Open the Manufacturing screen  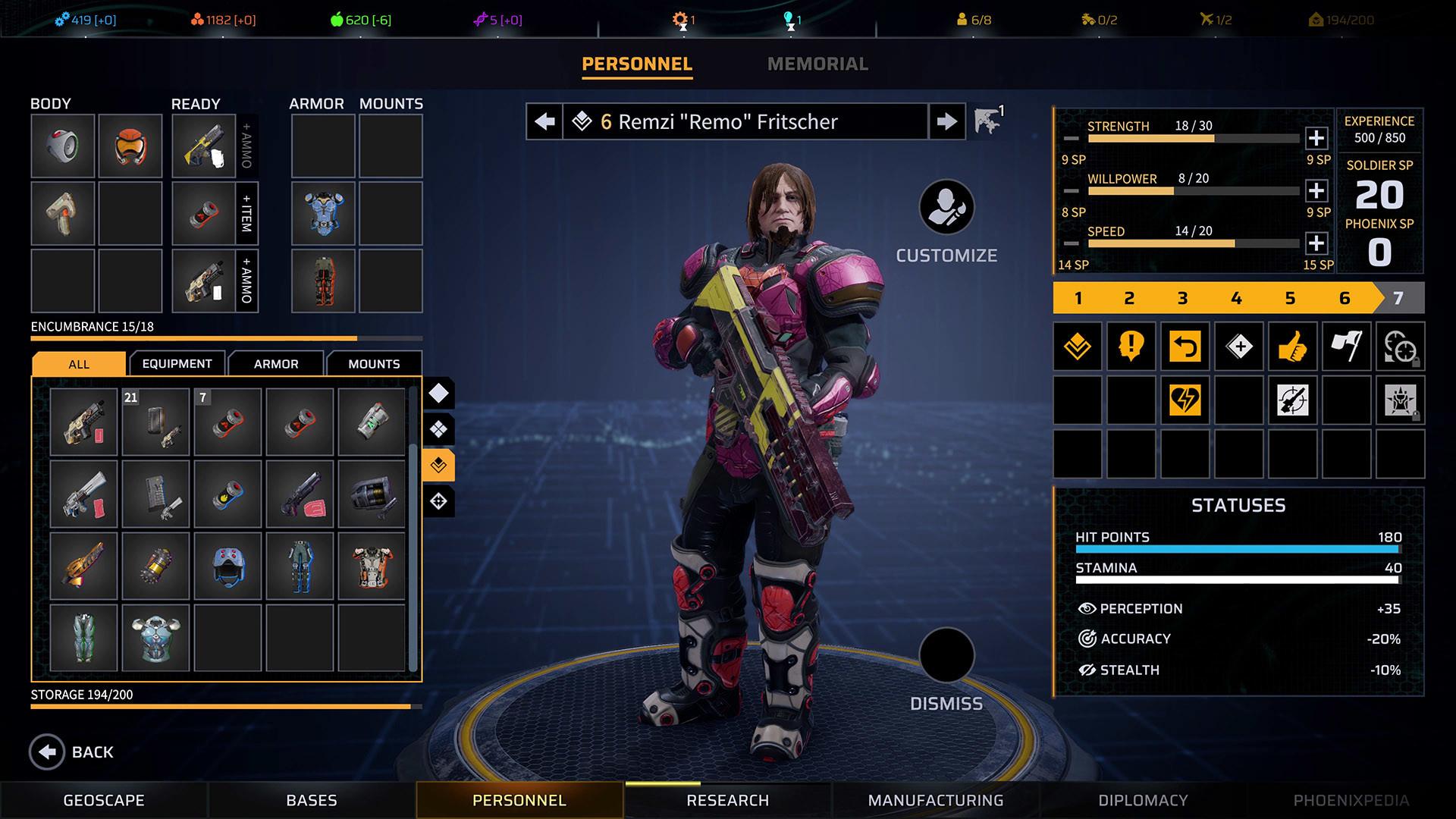click(x=936, y=800)
